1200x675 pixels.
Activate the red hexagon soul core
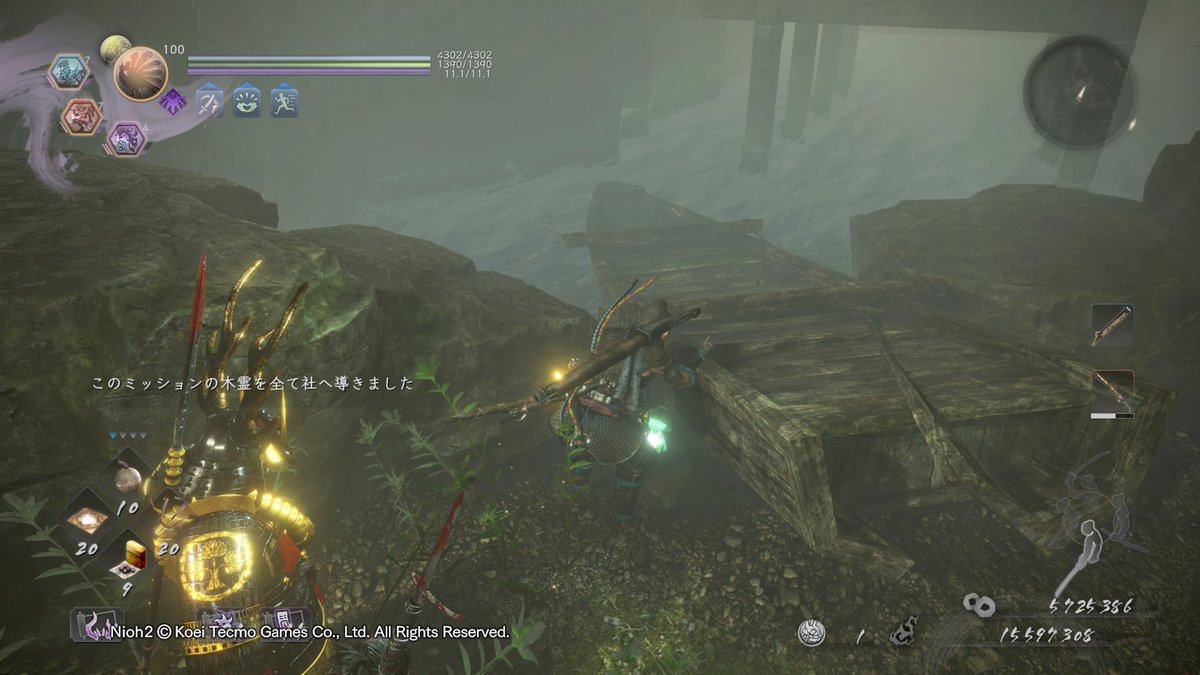81,117
